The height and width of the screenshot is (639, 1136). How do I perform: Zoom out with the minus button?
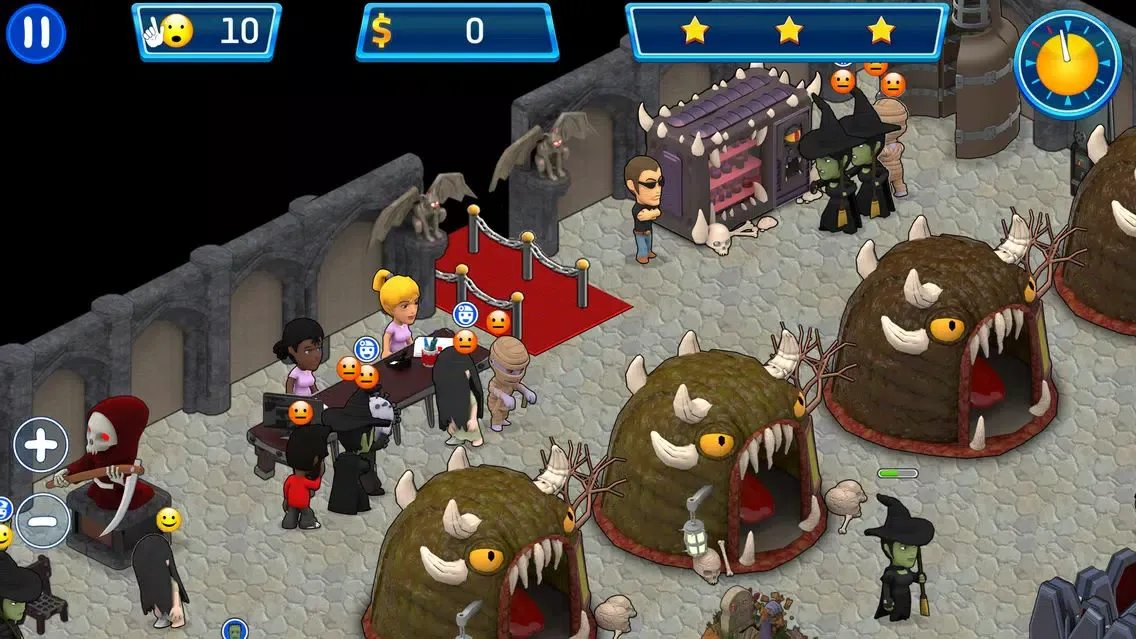42,520
